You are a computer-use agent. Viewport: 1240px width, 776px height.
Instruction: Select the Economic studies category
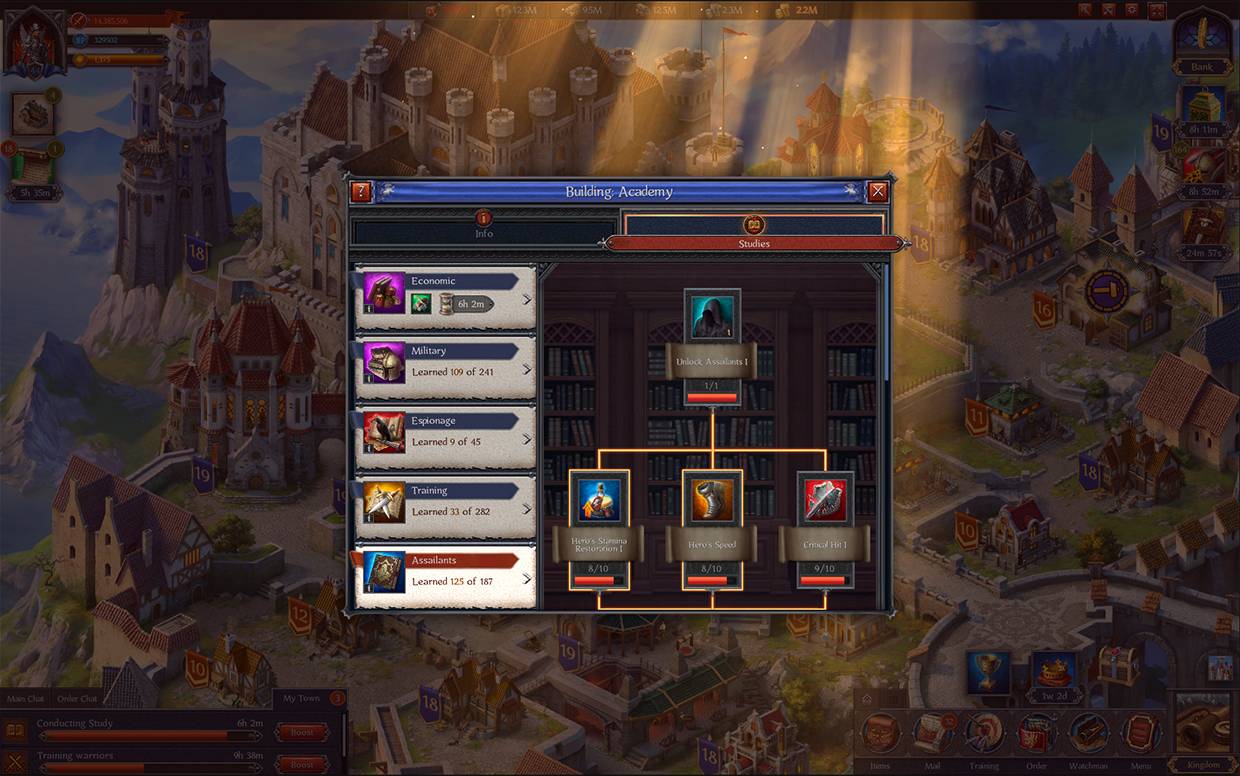[x=445, y=297]
